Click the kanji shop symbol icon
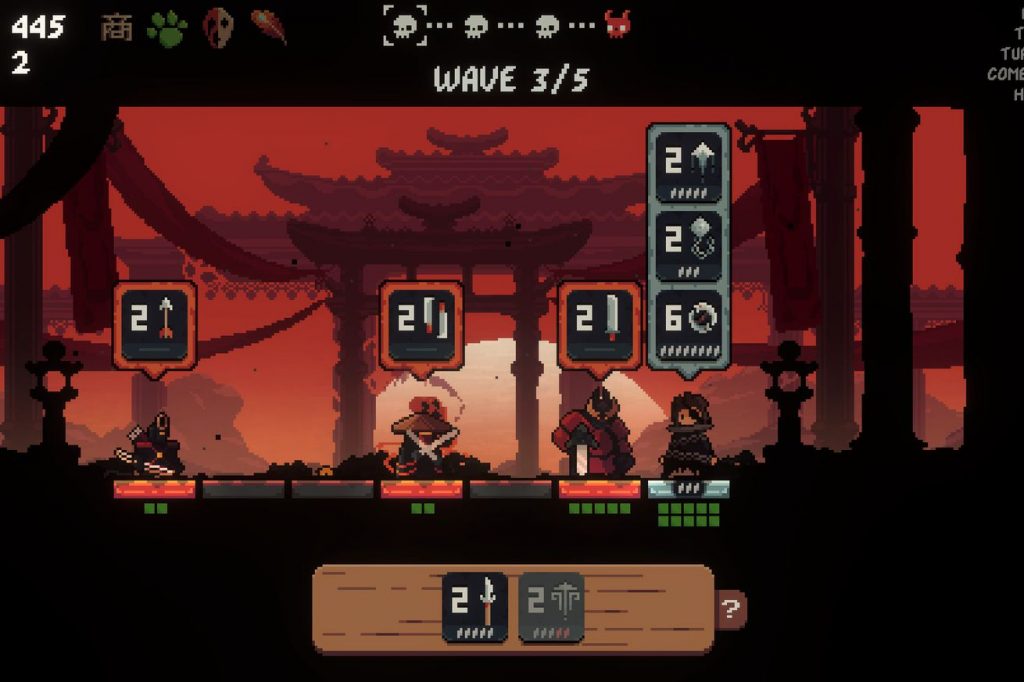Viewport: 1024px width, 682px height. [x=116, y=27]
